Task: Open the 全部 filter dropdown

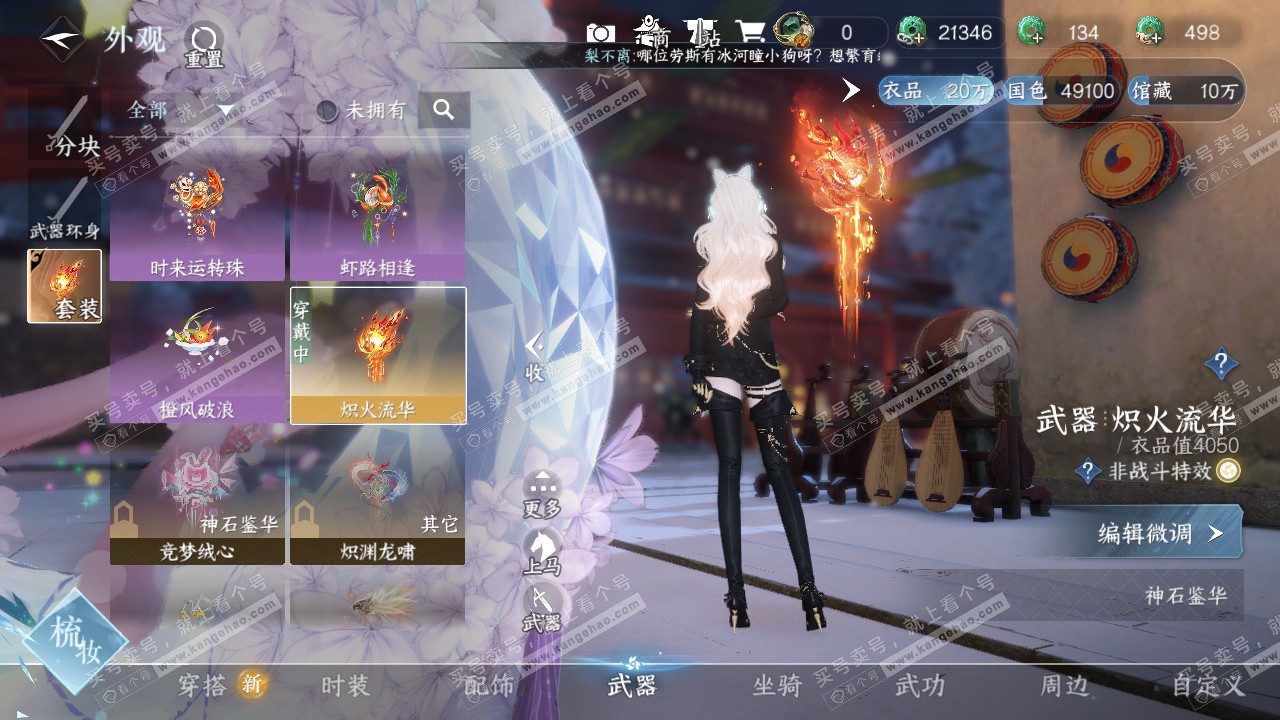Action: click(x=180, y=110)
